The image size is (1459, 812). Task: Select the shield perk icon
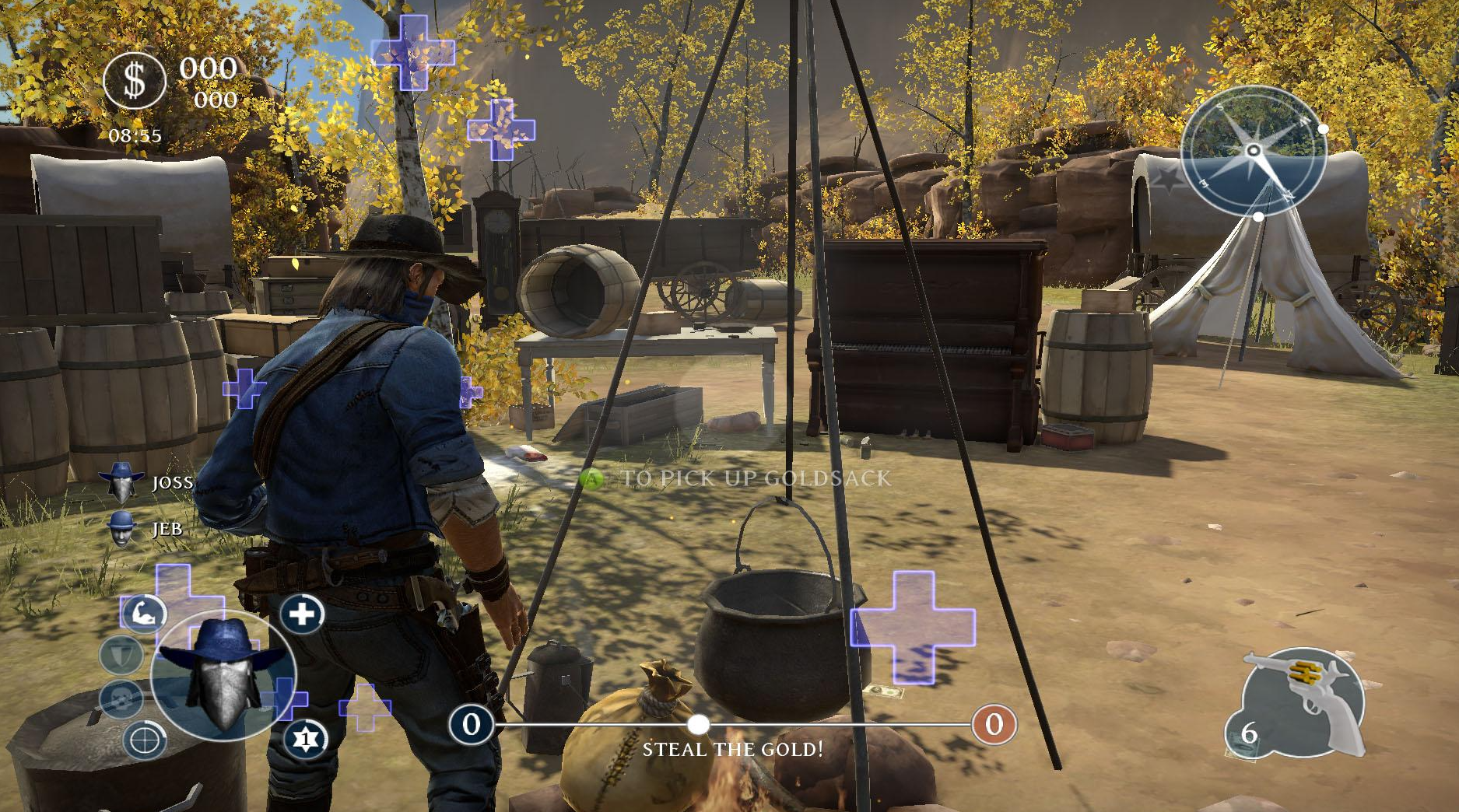(x=122, y=654)
